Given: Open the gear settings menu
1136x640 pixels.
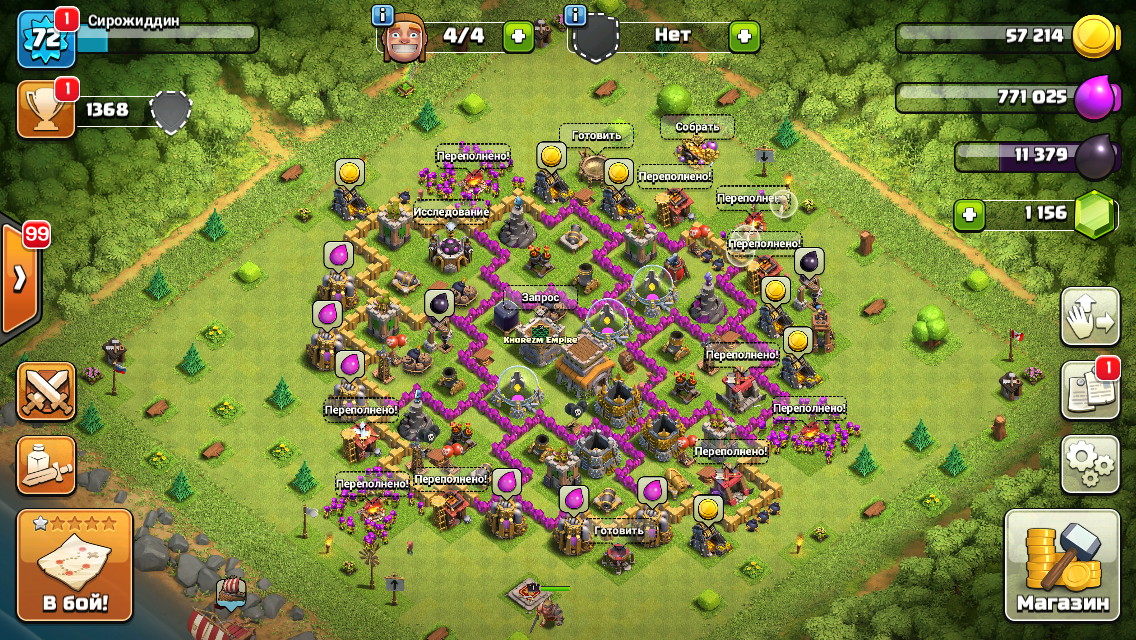Looking at the screenshot, I should click(x=1090, y=464).
